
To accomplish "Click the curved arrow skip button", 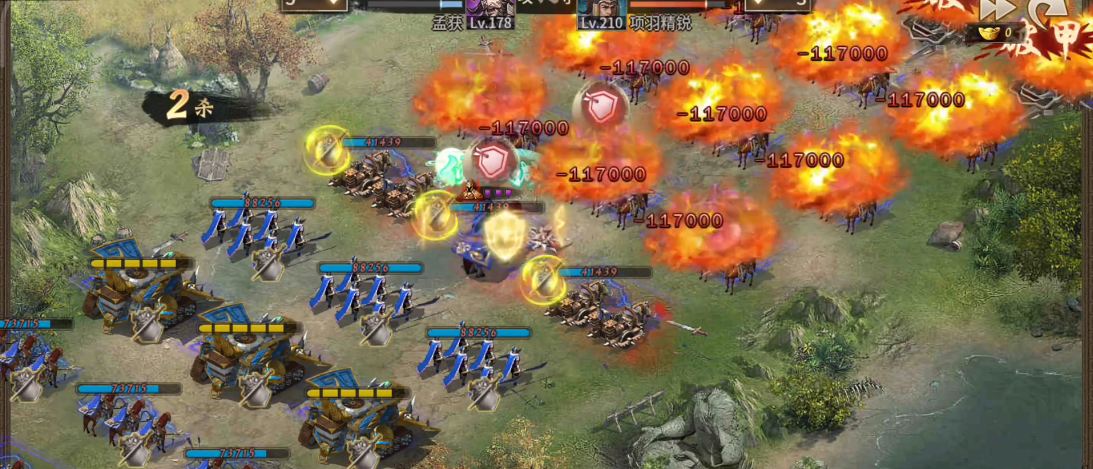I will click(x=1046, y=10).
